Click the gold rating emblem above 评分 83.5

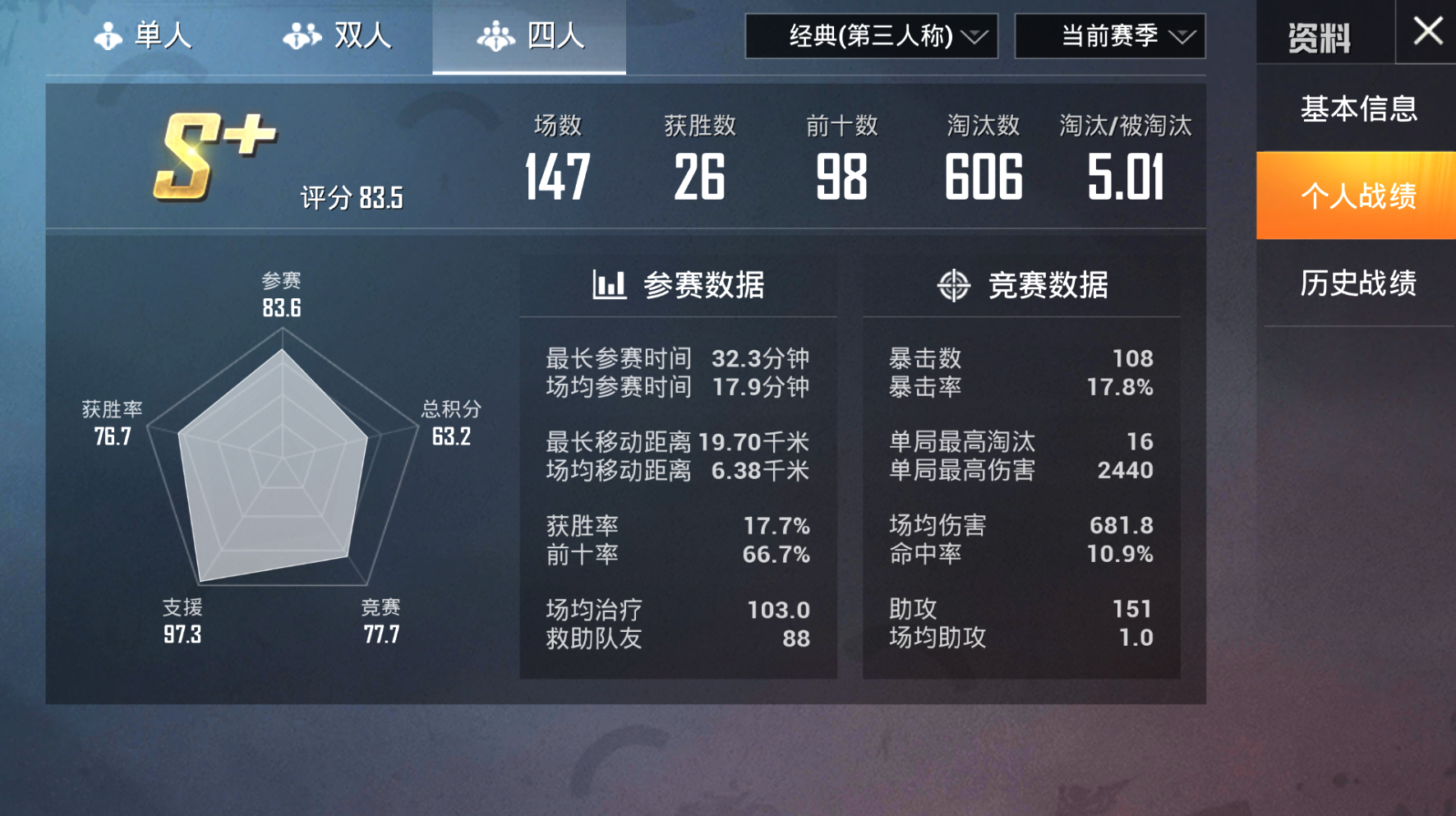click(x=214, y=156)
